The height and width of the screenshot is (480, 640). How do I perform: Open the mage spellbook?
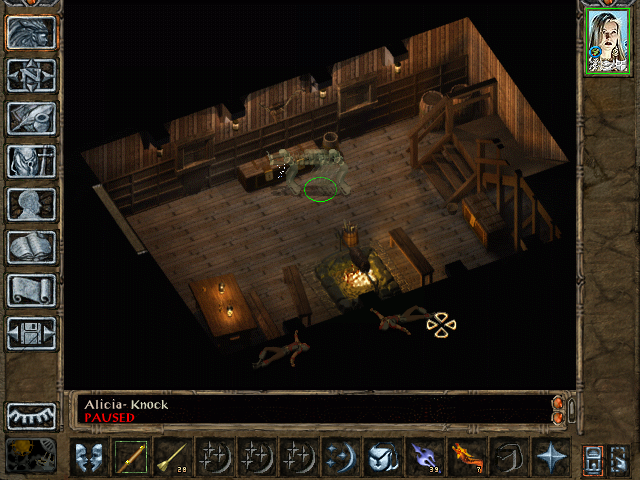(32, 247)
